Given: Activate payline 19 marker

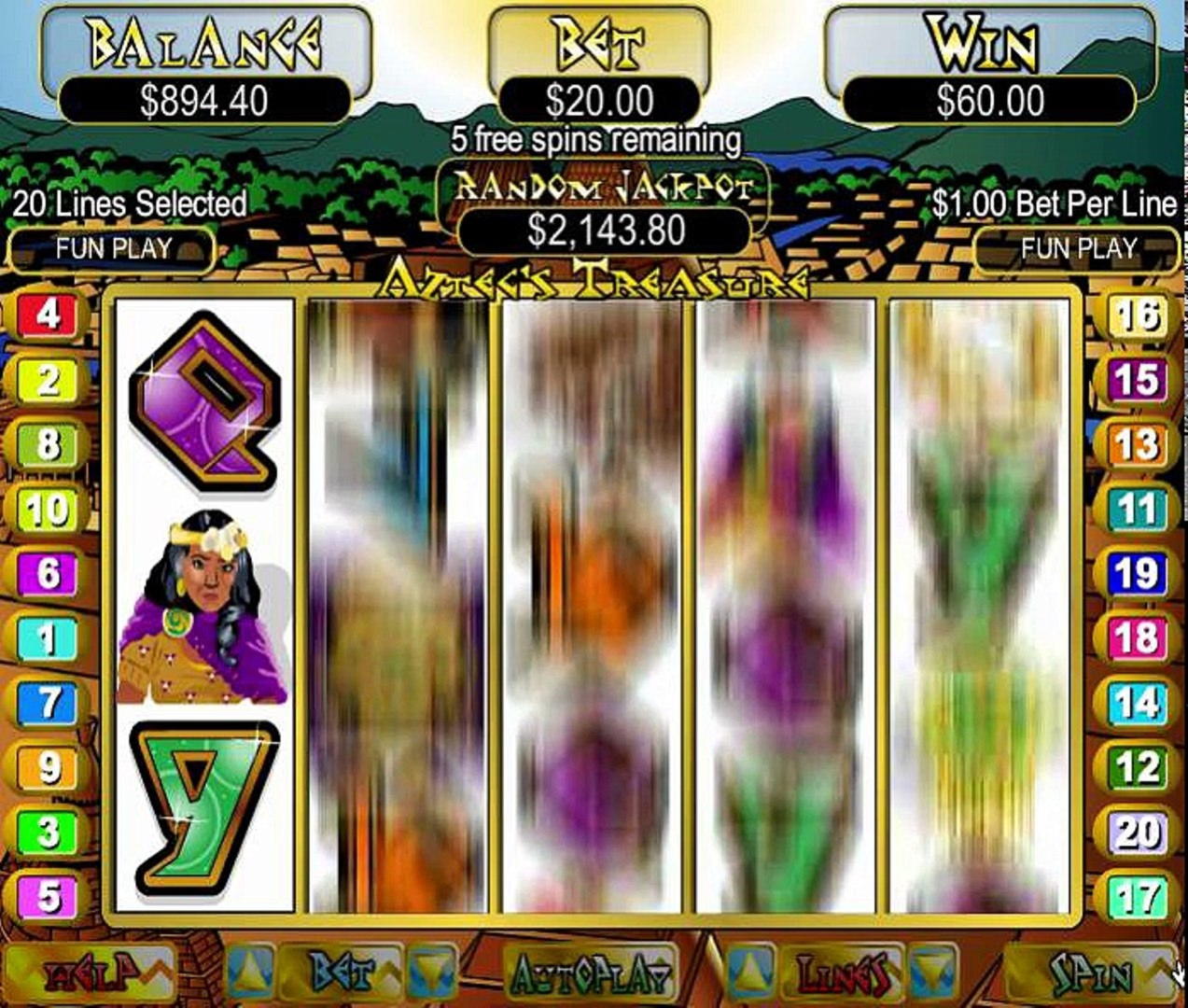Looking at the screenshot, I should click(x=1138, y=574).
